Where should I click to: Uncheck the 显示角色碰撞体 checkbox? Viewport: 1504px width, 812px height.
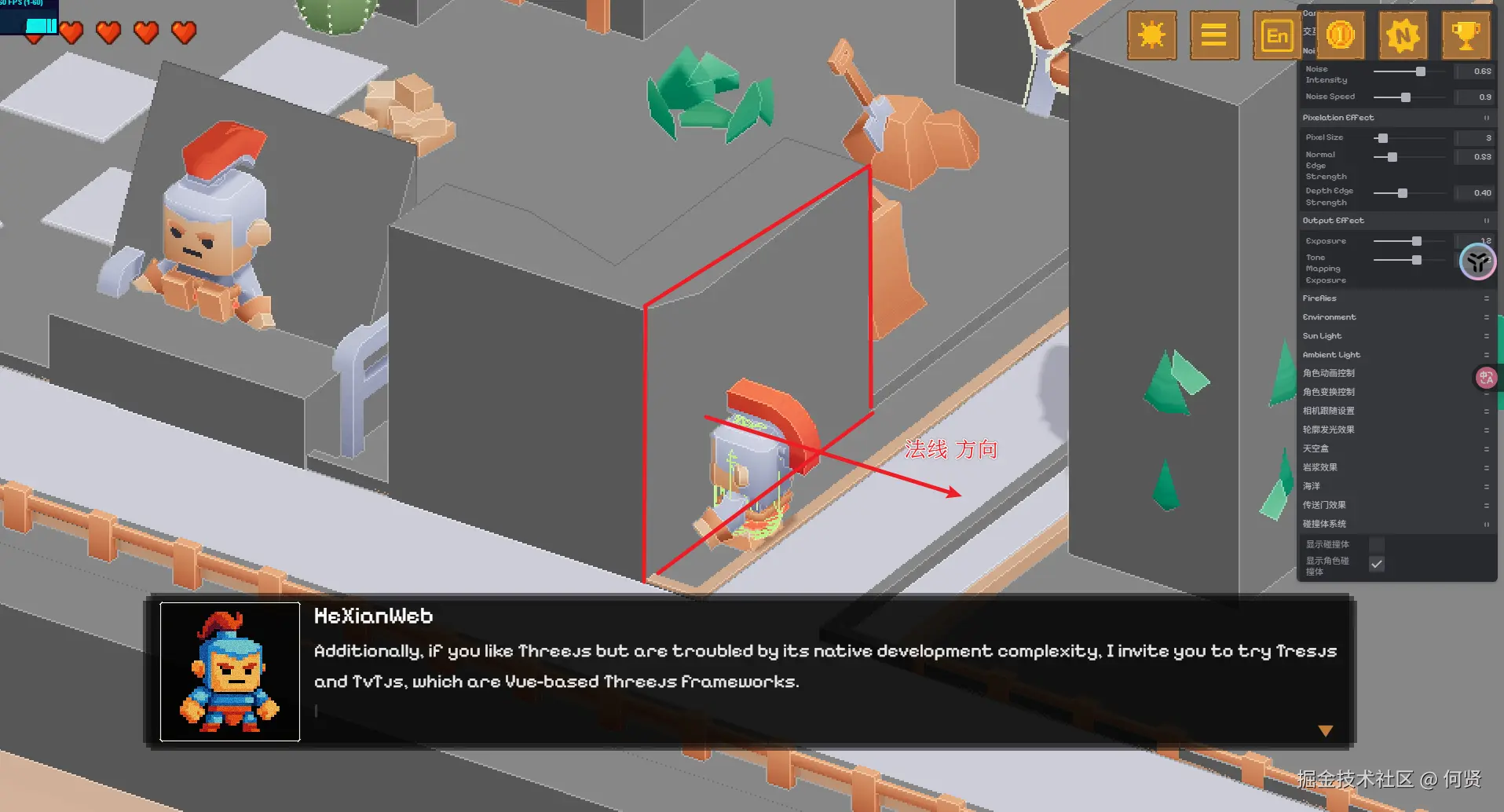pos(1377,564)
